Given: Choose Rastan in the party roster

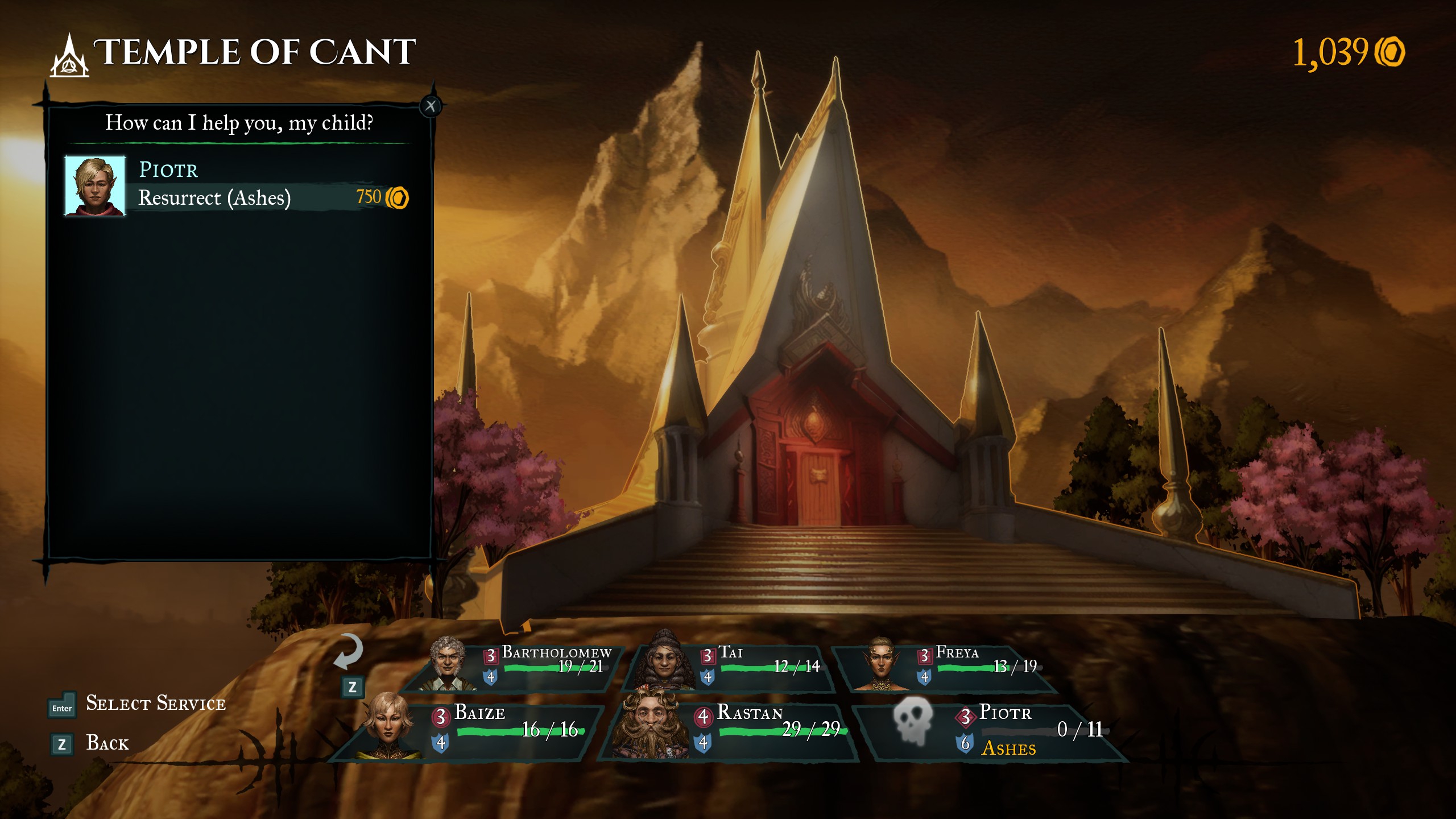Looking at the screenshot, I should tap(734, 730).
